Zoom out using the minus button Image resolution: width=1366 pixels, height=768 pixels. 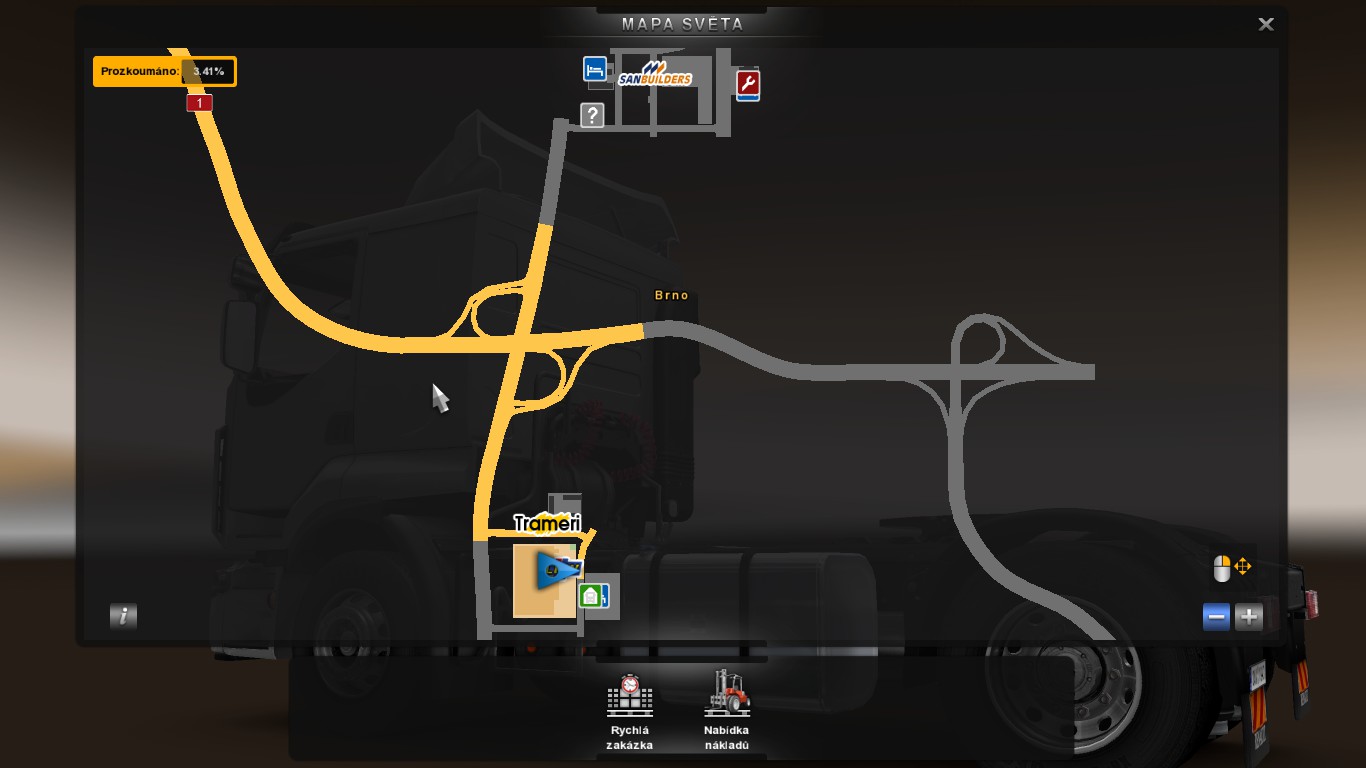[x=1216, y=617]
